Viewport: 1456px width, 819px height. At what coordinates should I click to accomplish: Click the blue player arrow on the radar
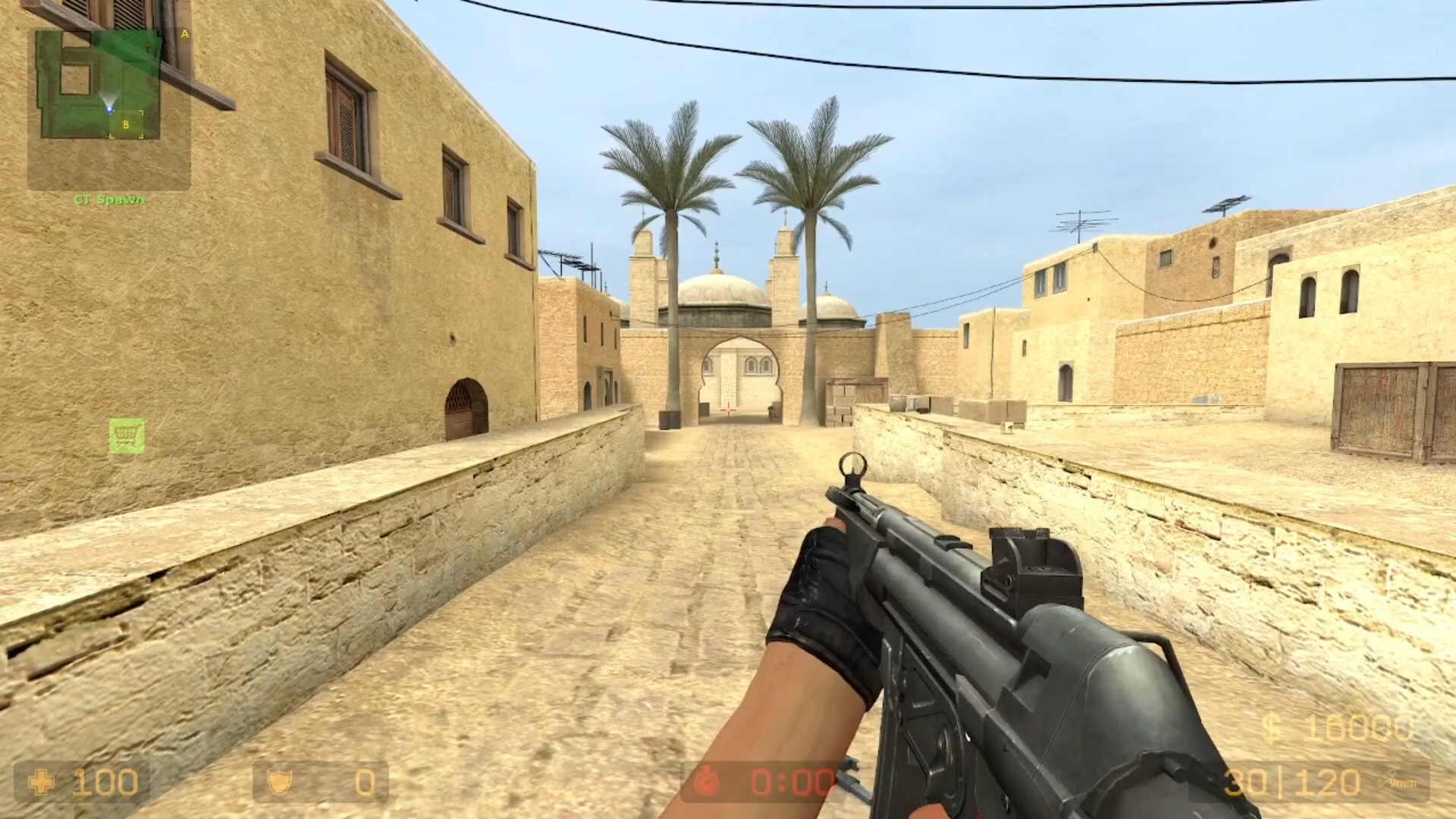pyautogui.click(x=109, y=109)
